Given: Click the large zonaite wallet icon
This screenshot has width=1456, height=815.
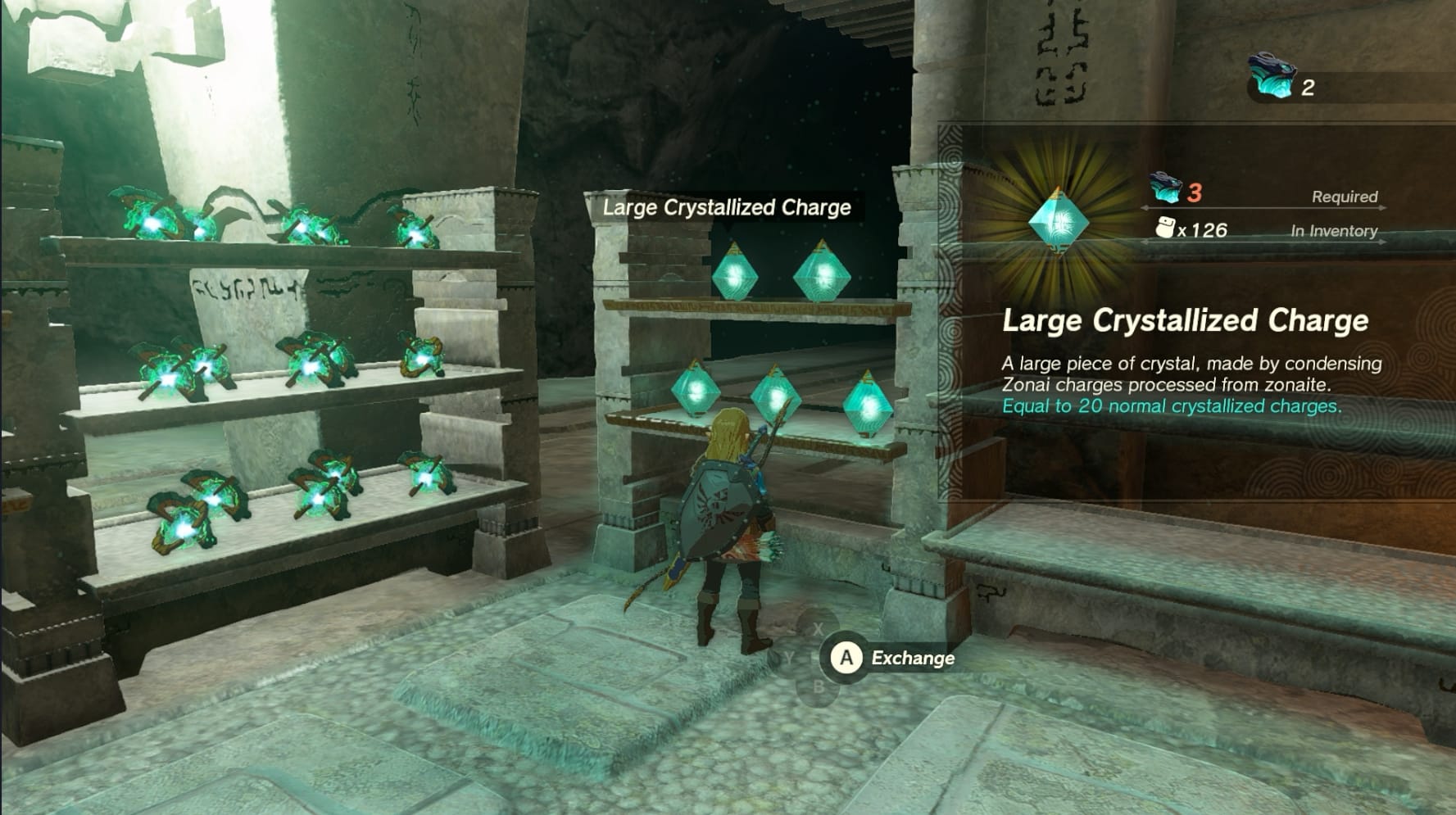Looking at the screenshot, I should click(1271, 77).
